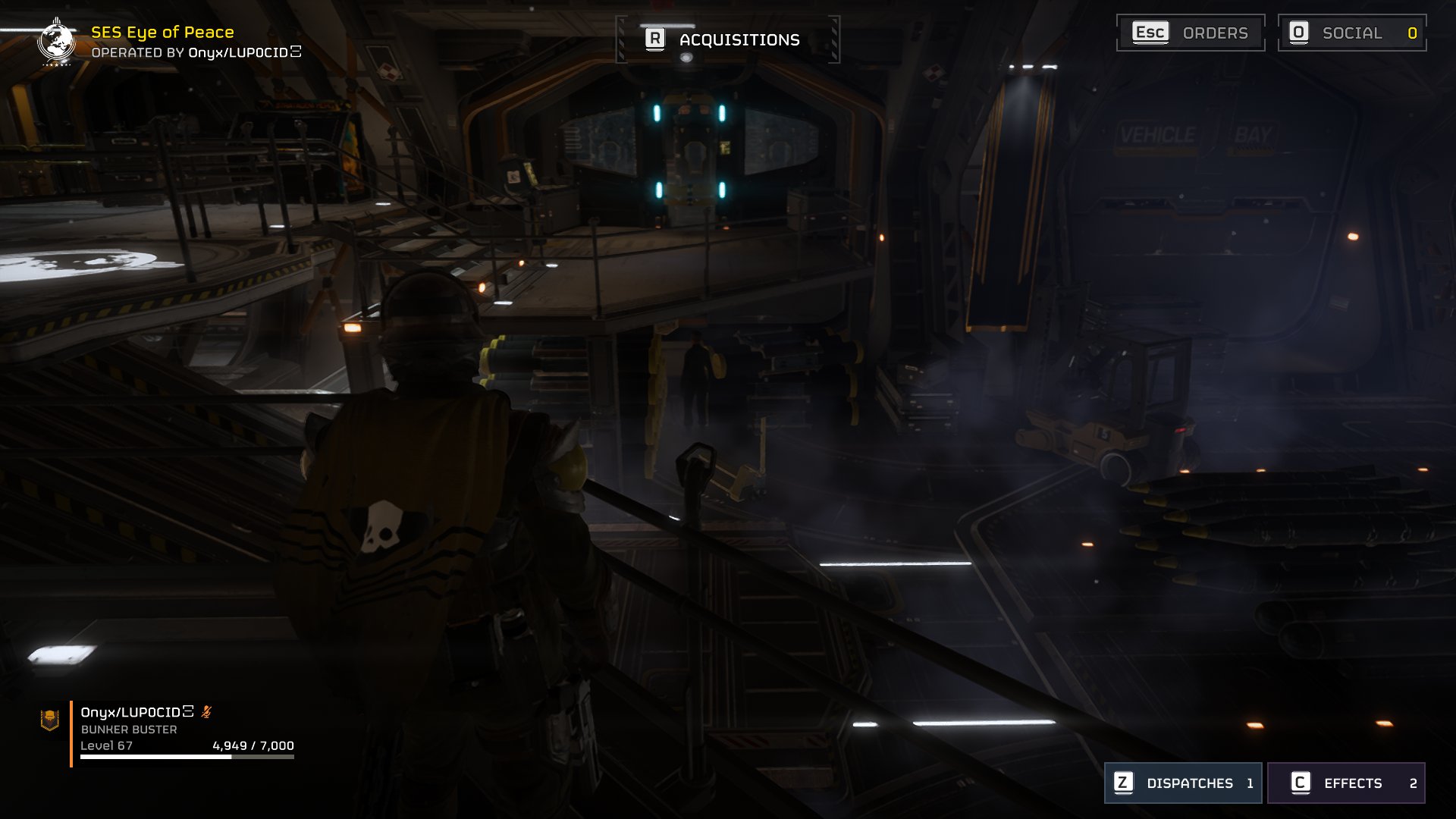Screen dimensions: 1456x819
Task: Open the Dispatches list
Action: click(x=1182, y=783)
